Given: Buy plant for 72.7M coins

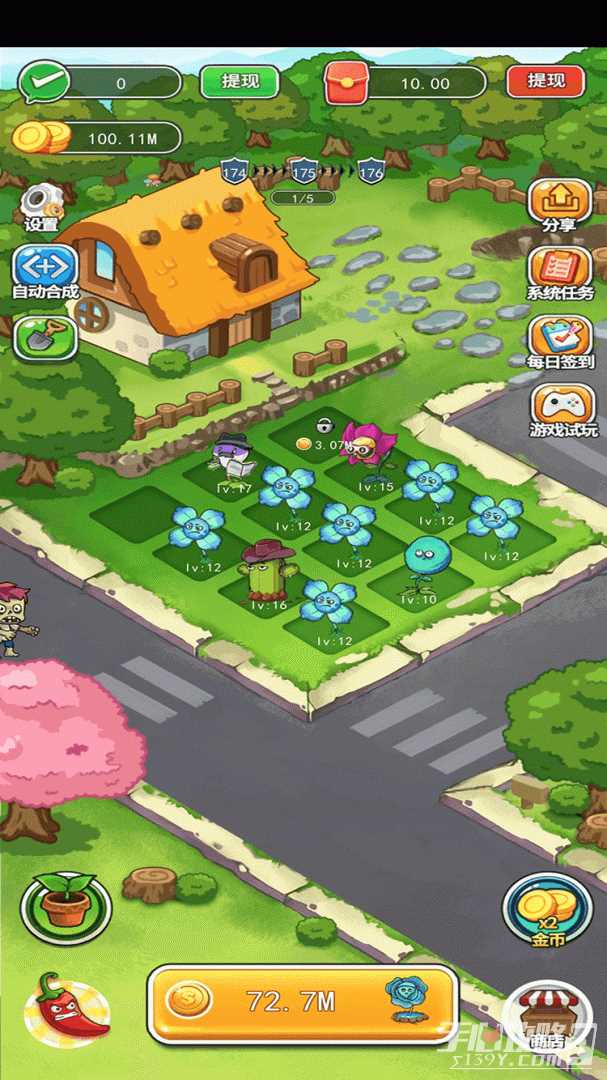Looking at the screenshot, I should click(x=302, y=1002).
